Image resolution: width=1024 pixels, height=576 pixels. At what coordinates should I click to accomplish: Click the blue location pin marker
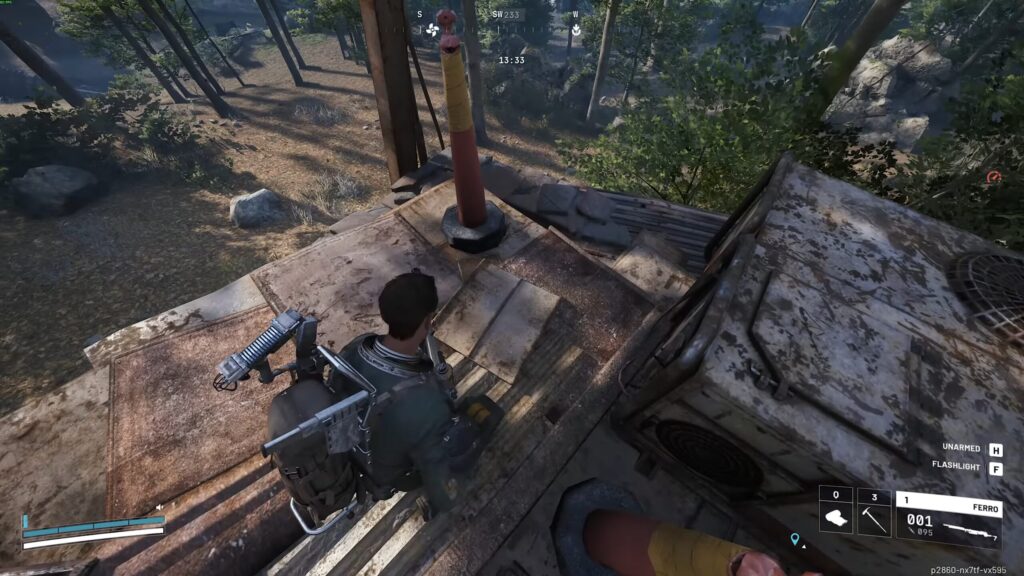(x=795, y=540)
